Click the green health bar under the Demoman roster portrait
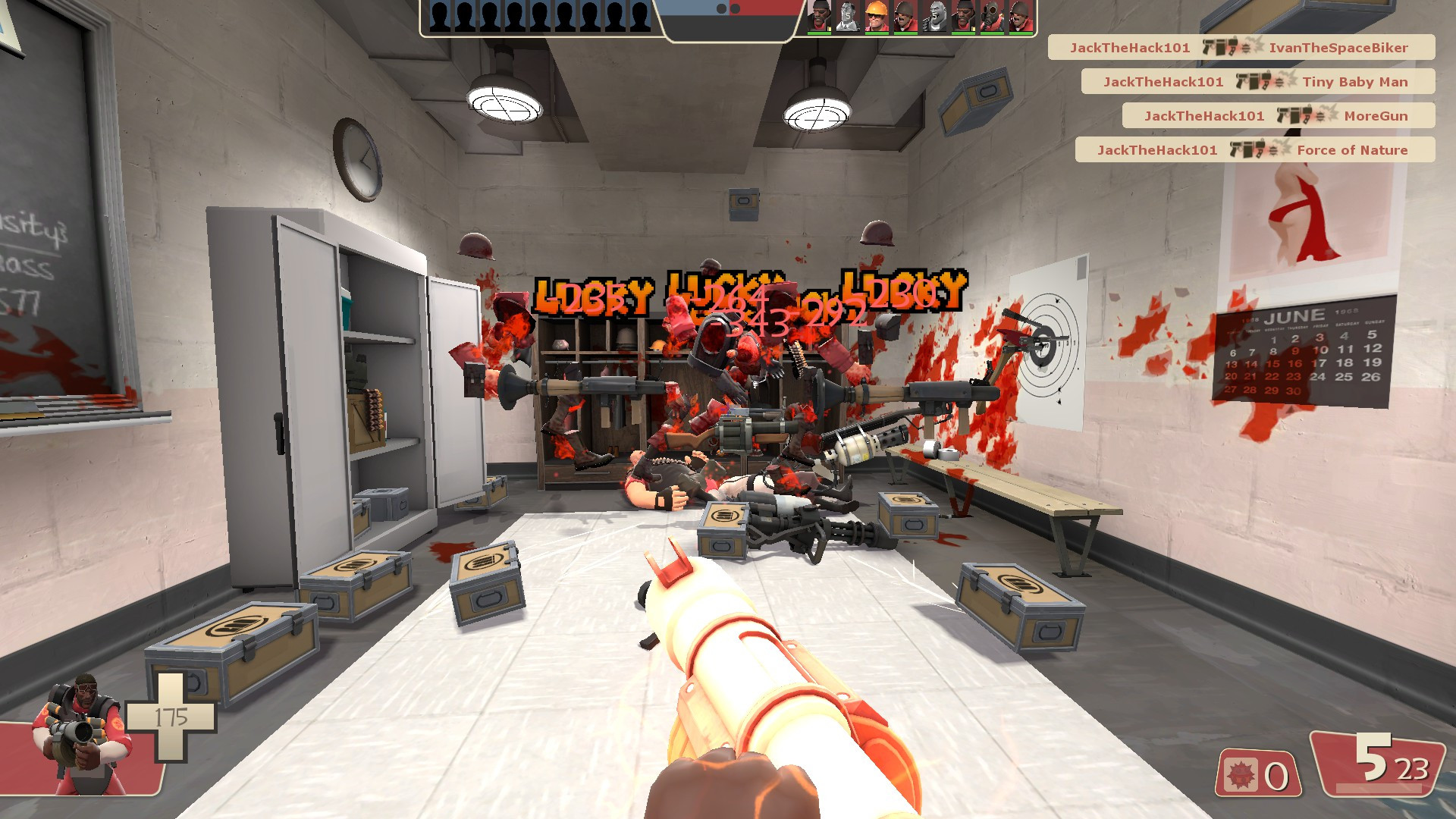Image resolution: width=1456 pixels, height=819 pixels. coord(818,33)
